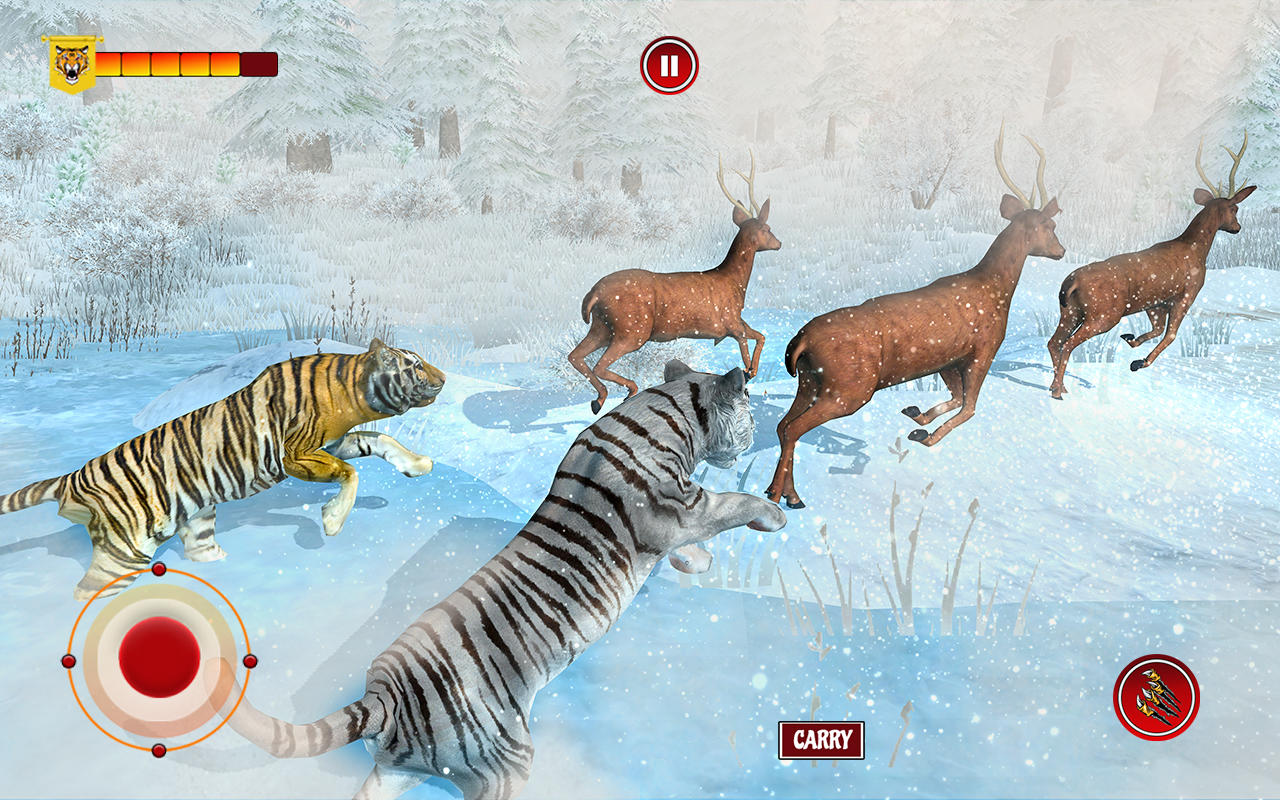
Task: Click the upper red dot on the joystick
Action: (157, 570)
